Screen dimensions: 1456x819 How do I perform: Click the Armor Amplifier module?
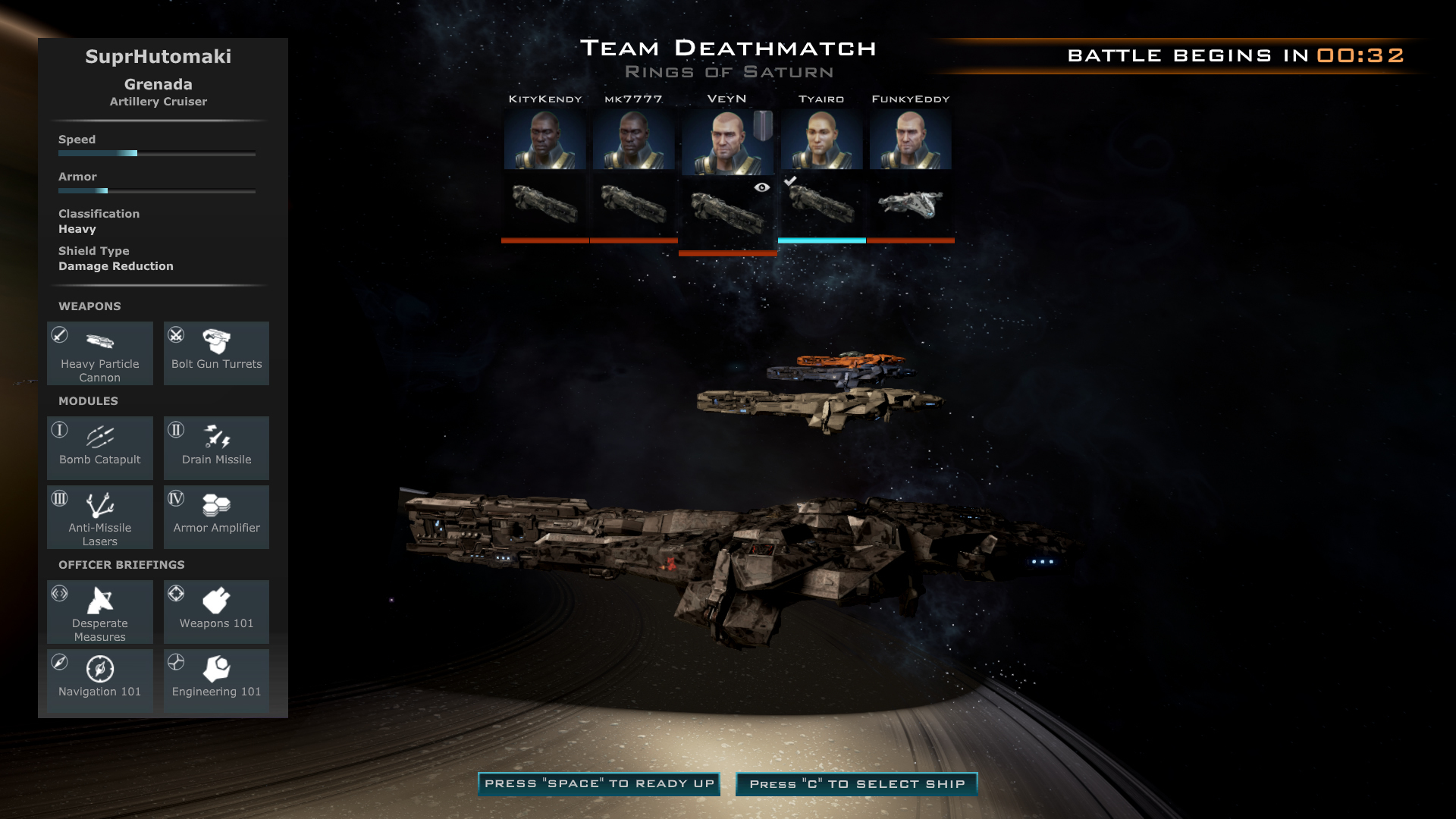[216, 516]
